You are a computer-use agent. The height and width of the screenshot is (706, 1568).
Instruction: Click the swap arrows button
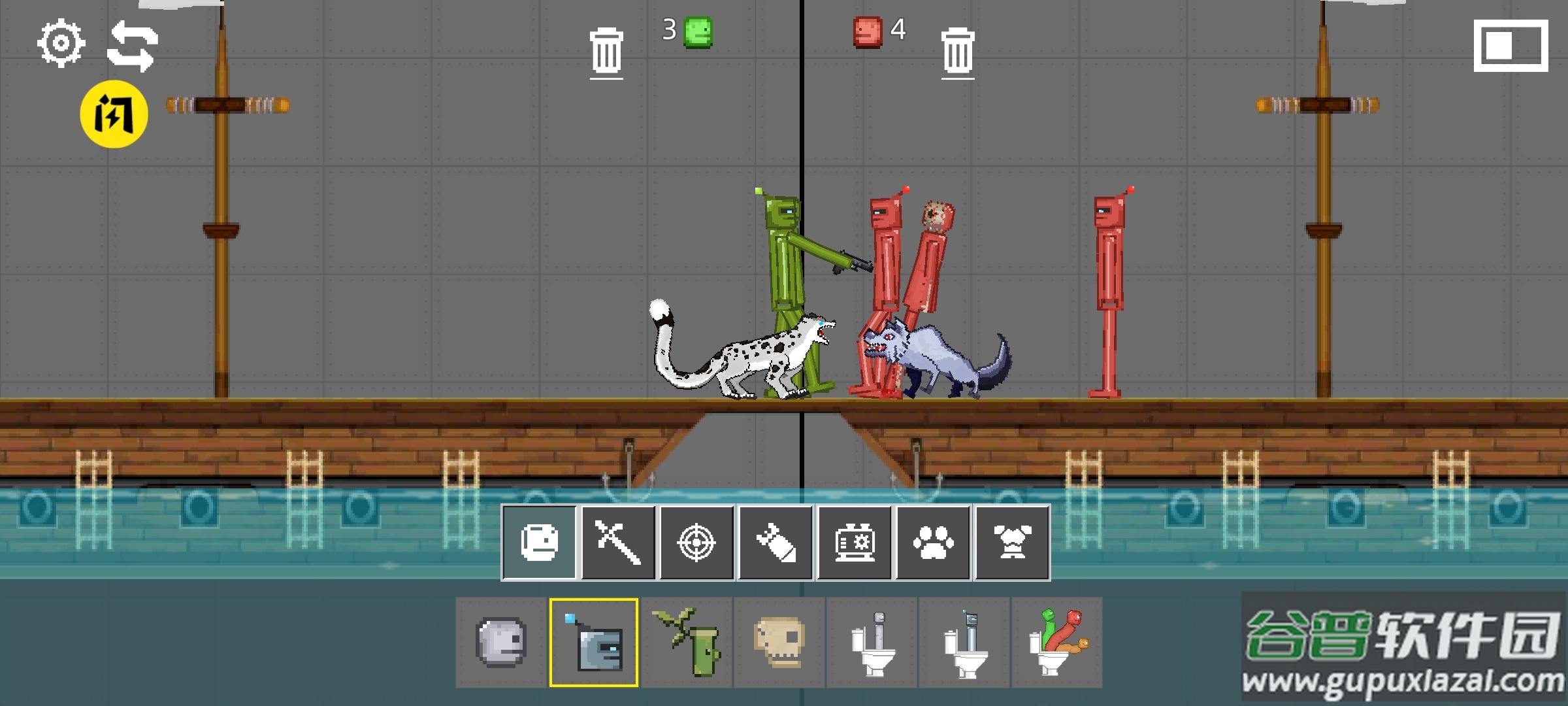tap(133, 46)
